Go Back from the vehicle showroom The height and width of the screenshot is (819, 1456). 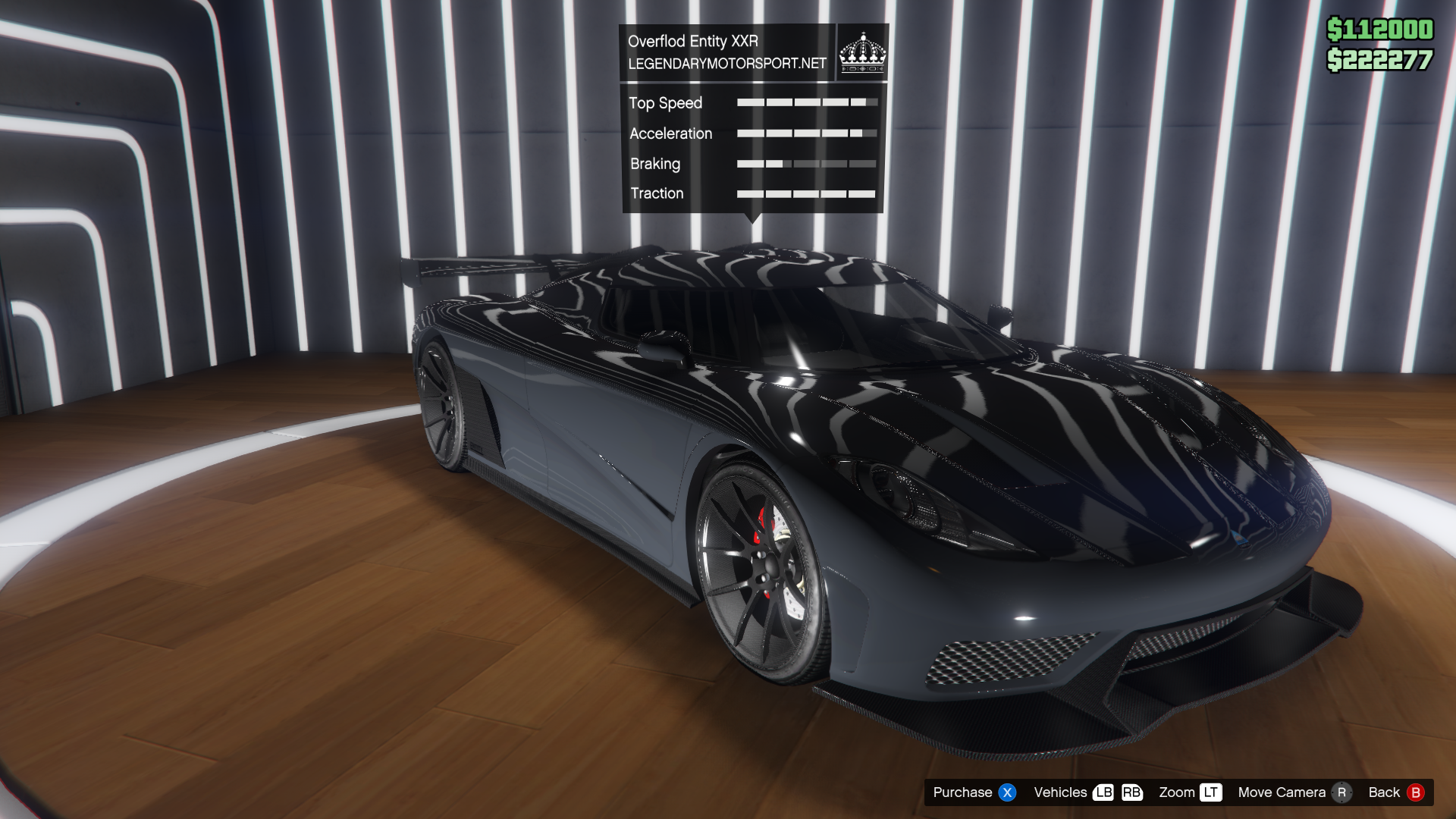click(1395, 792)
